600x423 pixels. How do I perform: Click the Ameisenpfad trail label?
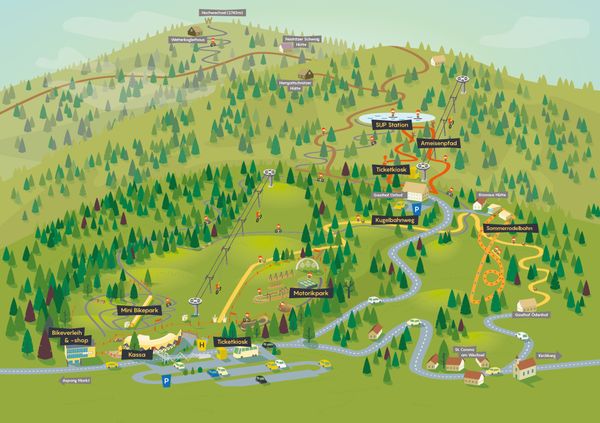click(440, 145)
